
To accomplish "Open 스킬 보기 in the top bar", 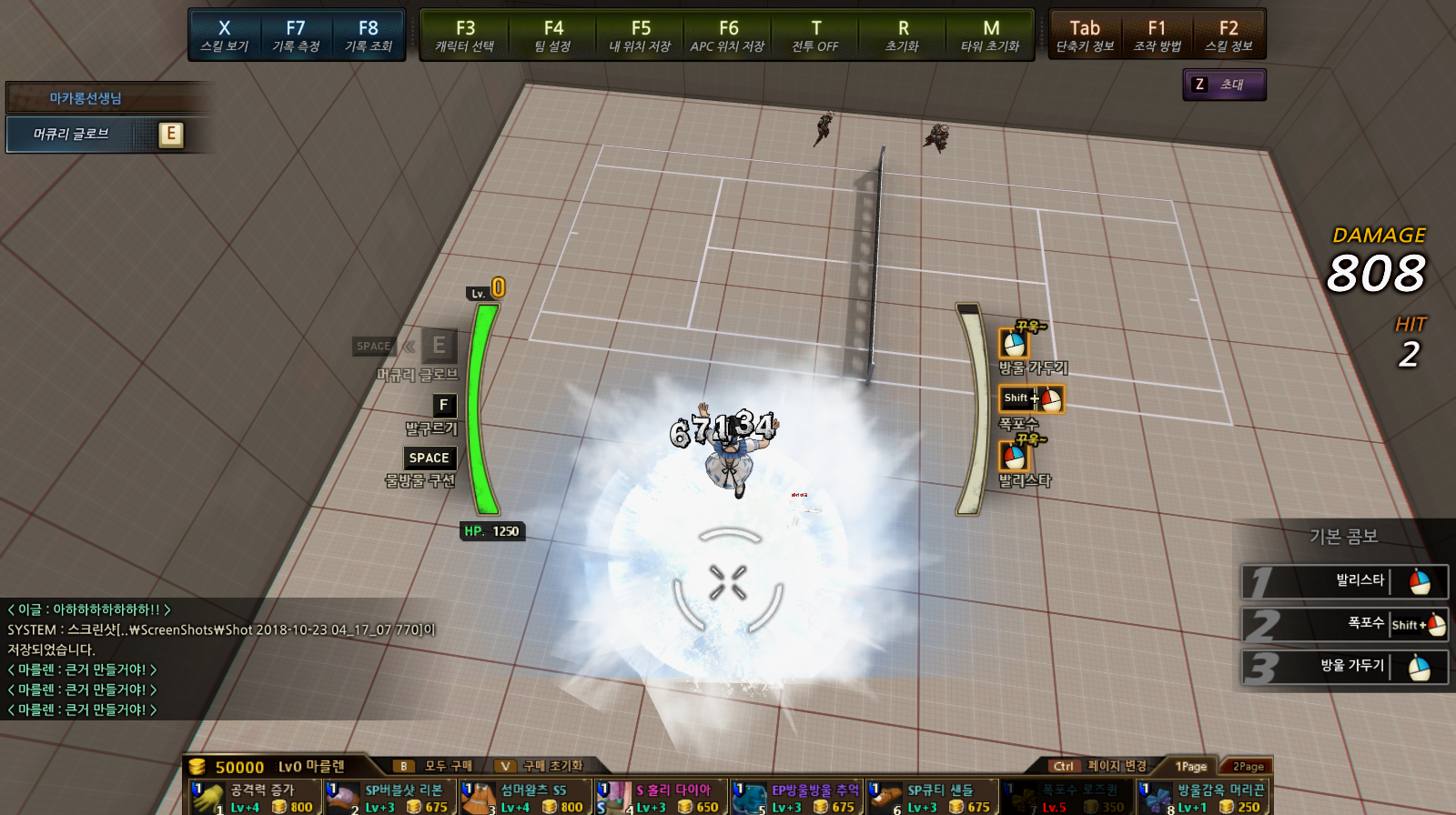I will click(224, 35).
